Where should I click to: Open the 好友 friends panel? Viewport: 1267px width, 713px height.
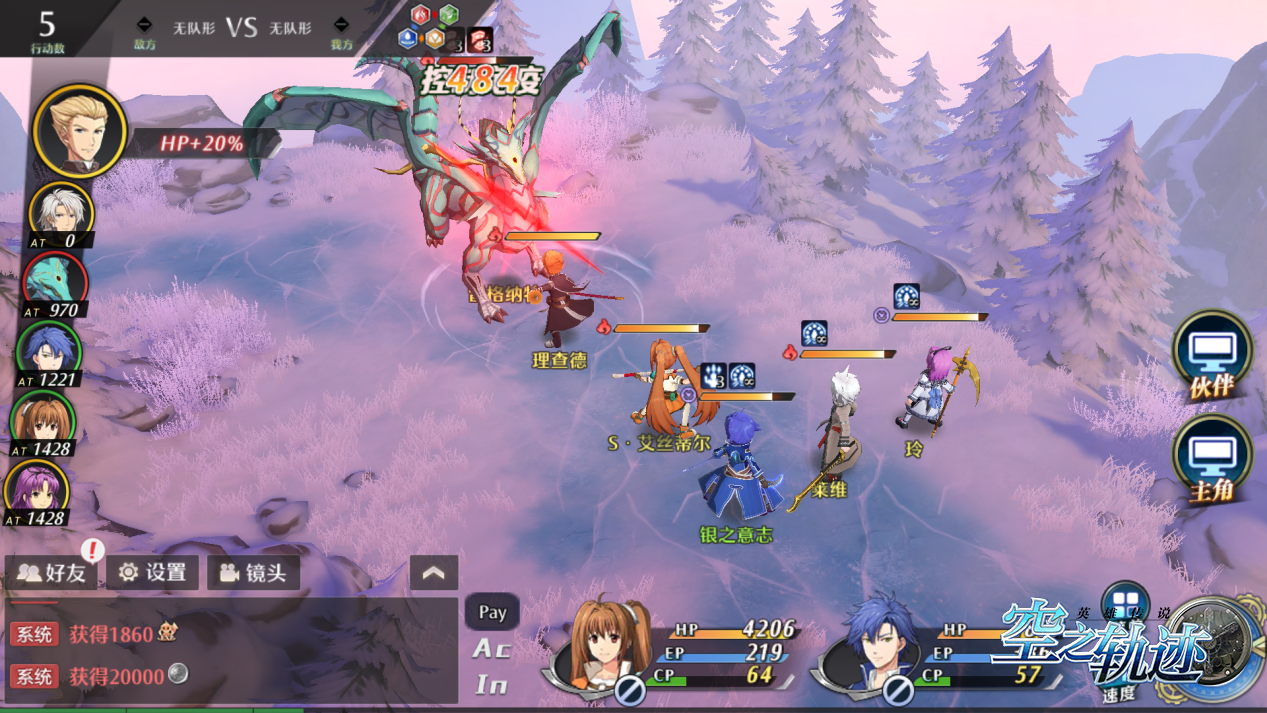[52, 573]
